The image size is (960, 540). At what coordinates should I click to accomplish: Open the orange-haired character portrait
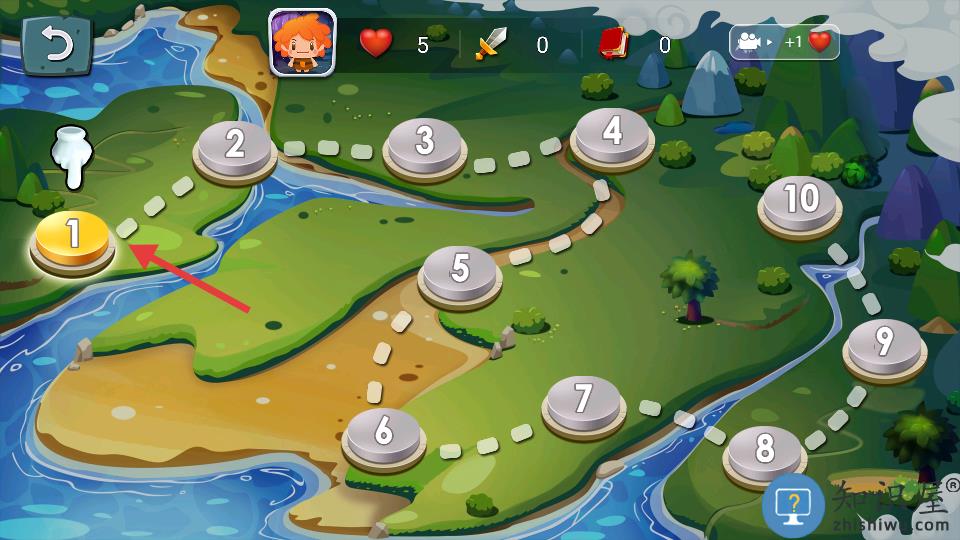[x=302, y=43]
